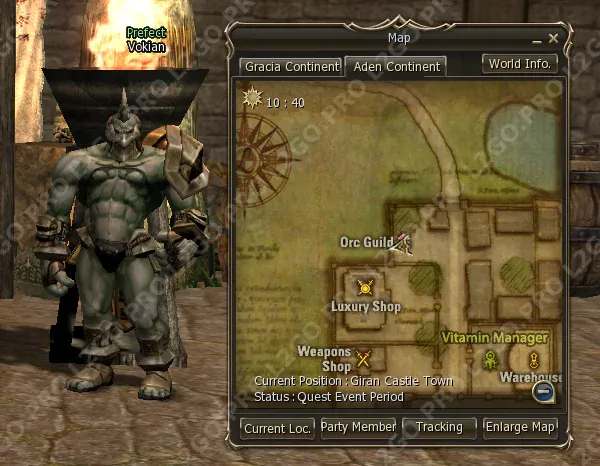
Task: Close the Map window
Action: [553, 38]
